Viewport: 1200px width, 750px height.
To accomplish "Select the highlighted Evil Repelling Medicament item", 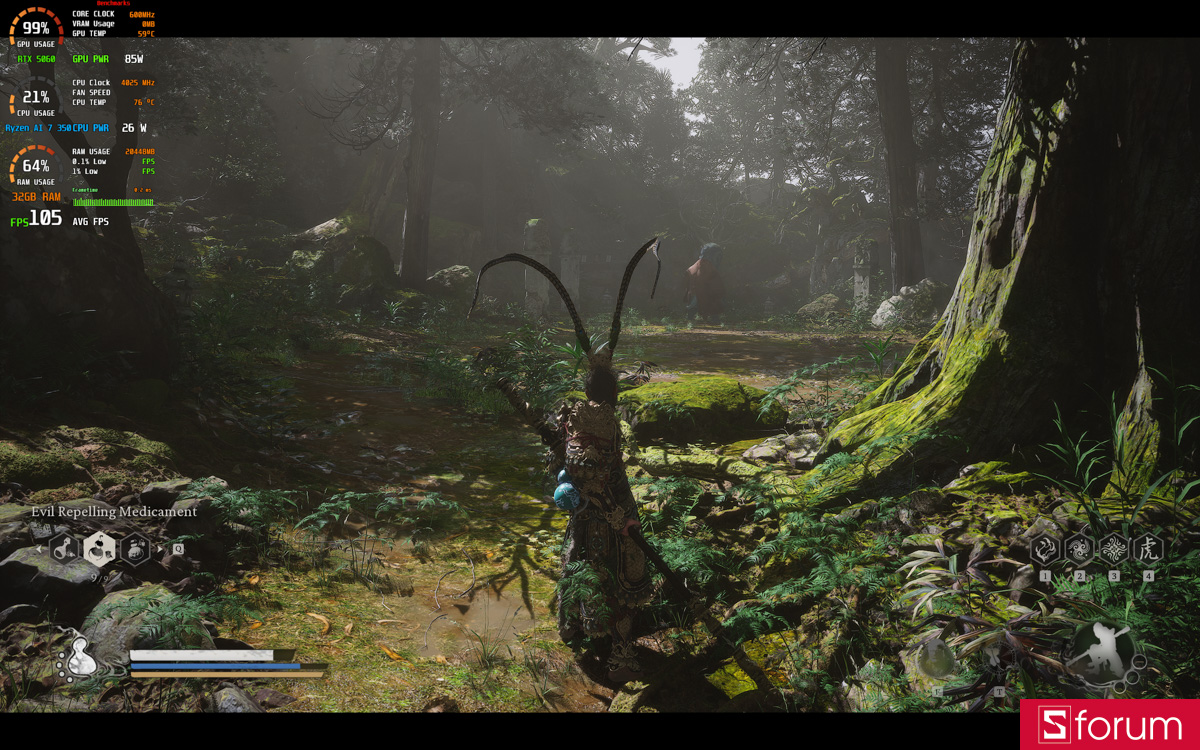I will (x=99, y=547).
